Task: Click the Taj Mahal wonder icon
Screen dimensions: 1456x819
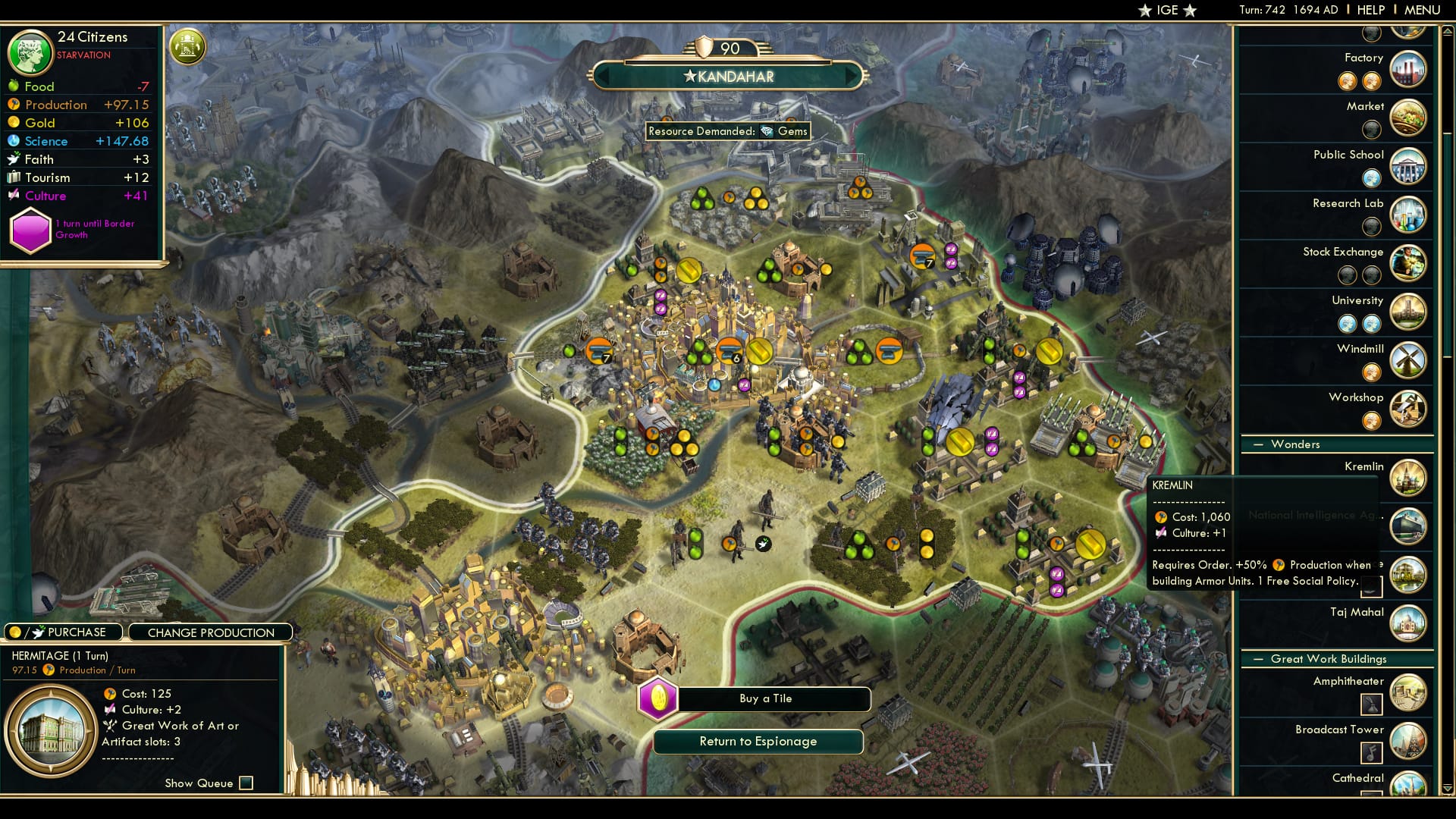Action: [x=1409, y=623]
